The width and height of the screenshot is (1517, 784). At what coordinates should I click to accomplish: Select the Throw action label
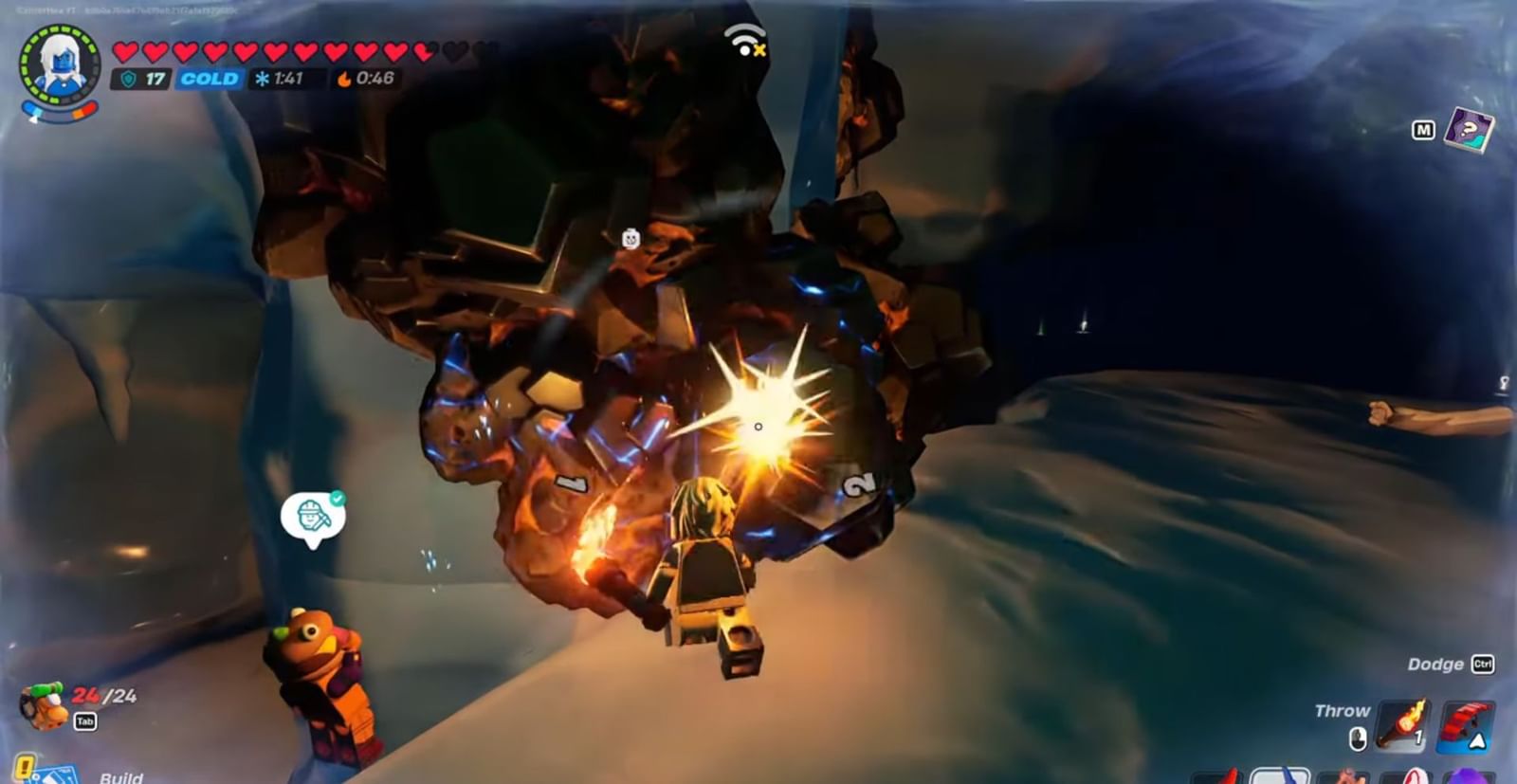(x=1343, y=709)
